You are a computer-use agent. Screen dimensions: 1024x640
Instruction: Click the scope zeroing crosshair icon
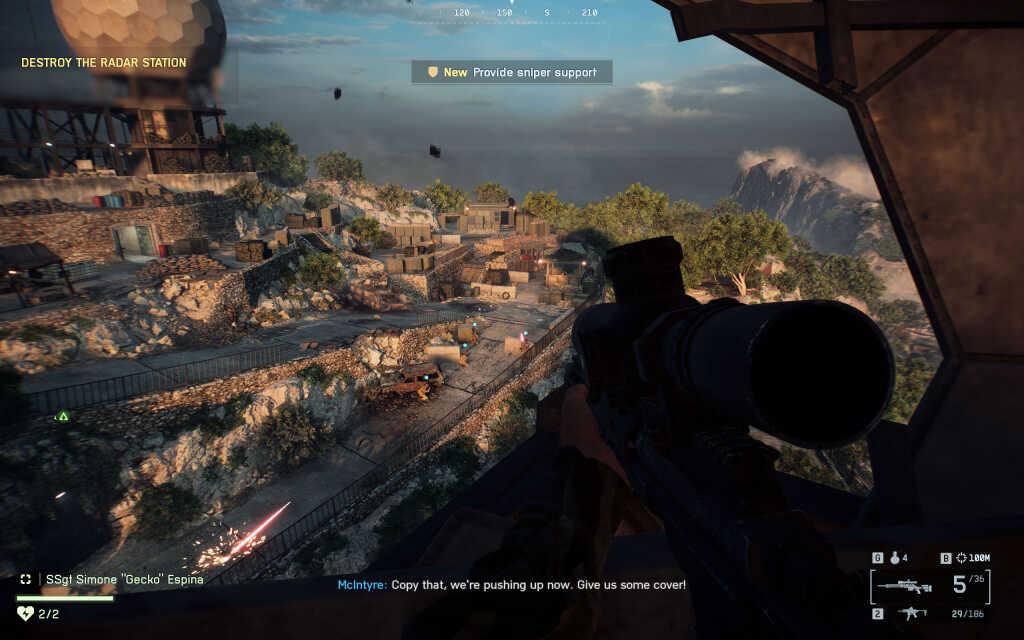point(962,558)
